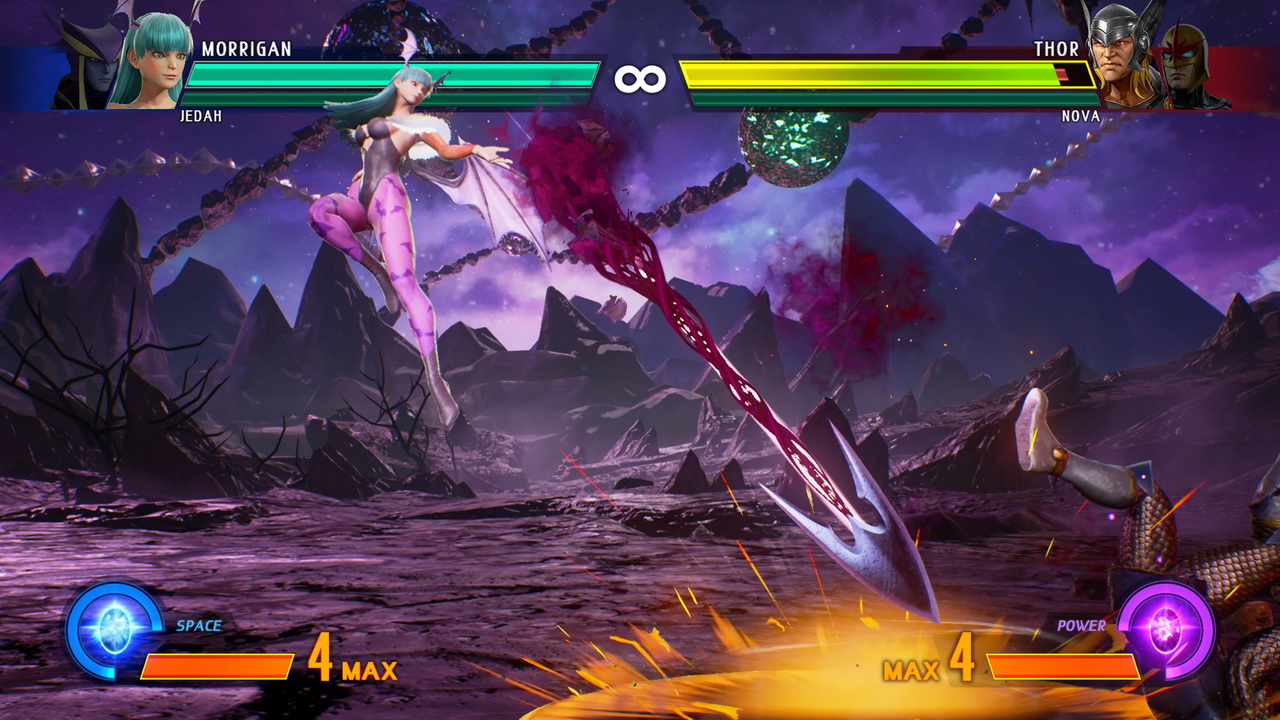Select Morrigan's character portrait
This screenshot has height=720, width=1280.
click(148, 60)
